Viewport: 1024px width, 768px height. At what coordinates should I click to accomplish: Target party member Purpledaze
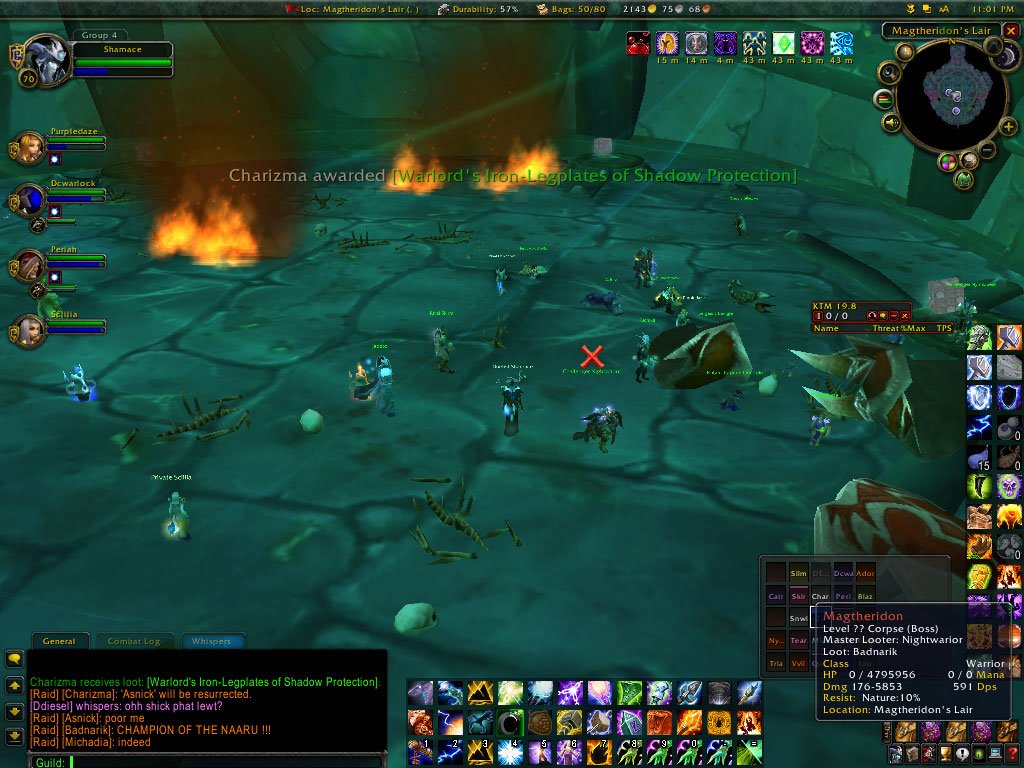(29, 147)
